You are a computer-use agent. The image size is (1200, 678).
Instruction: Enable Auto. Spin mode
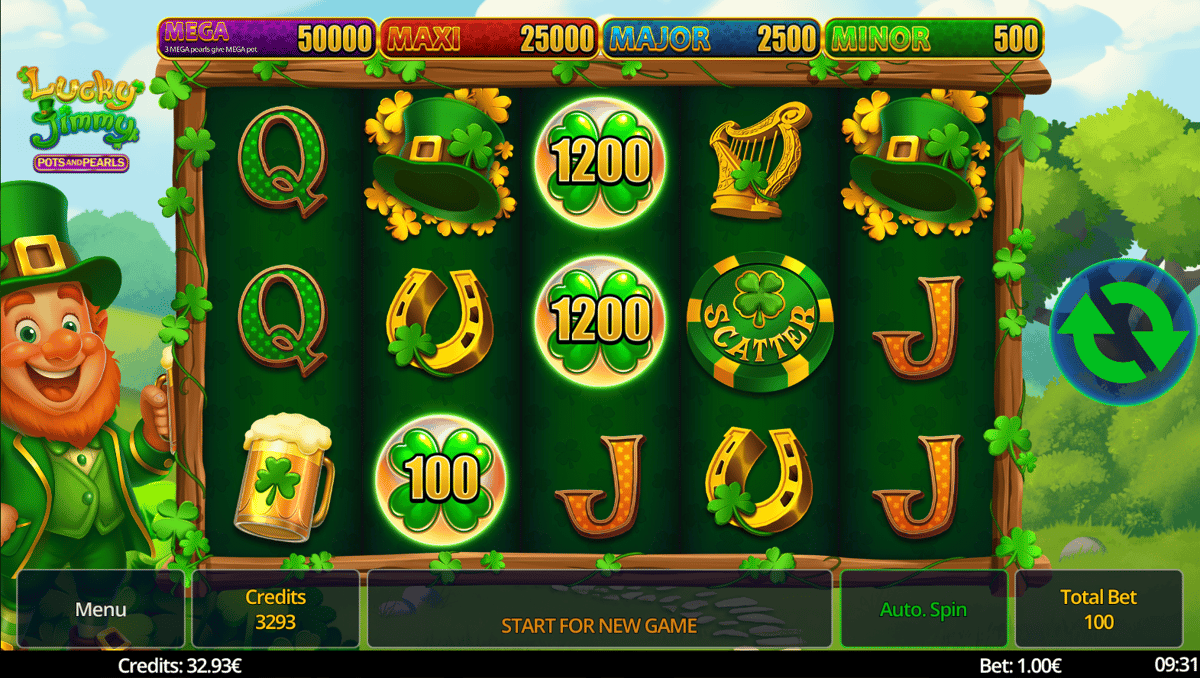[x=923, y=609]
